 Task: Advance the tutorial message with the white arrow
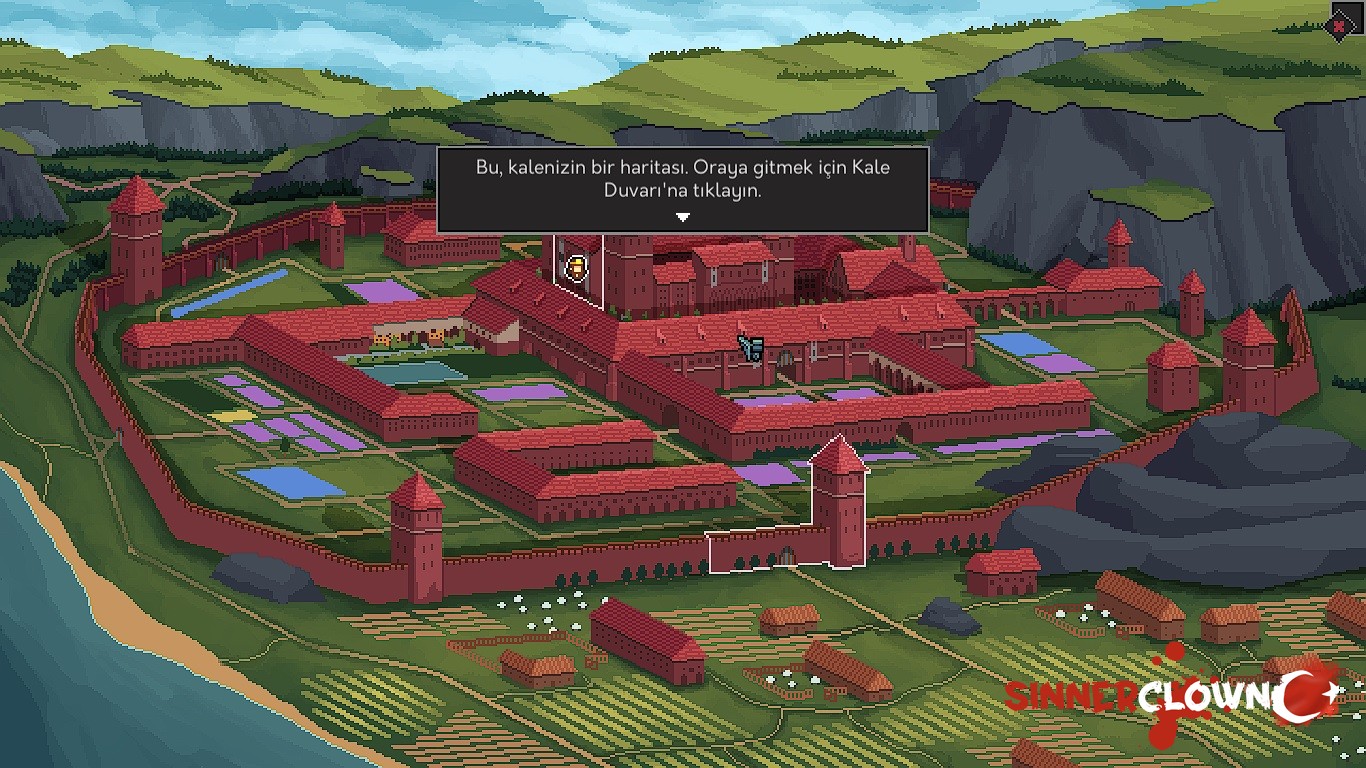pyautogui.click(x=682, y=217)
